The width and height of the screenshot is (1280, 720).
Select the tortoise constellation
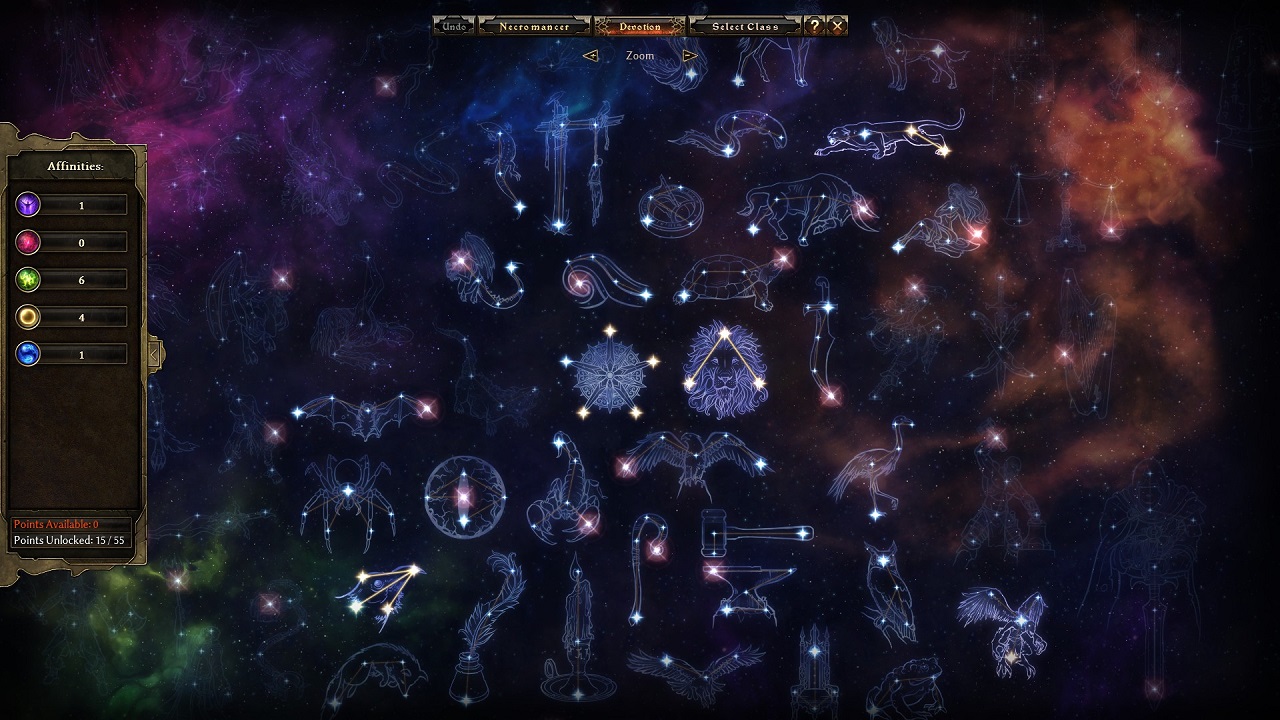click(x=727, y=278)
